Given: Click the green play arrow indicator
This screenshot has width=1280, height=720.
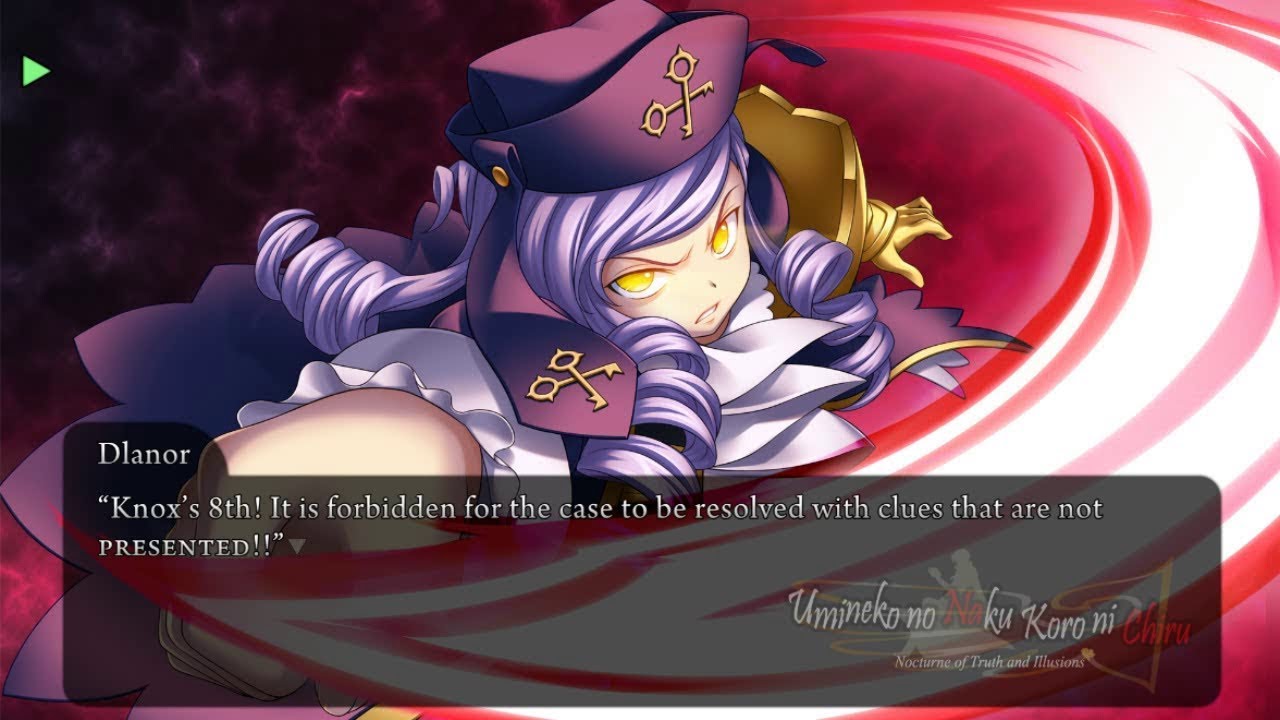Looking at the screenshot, I should pos(35,70).
